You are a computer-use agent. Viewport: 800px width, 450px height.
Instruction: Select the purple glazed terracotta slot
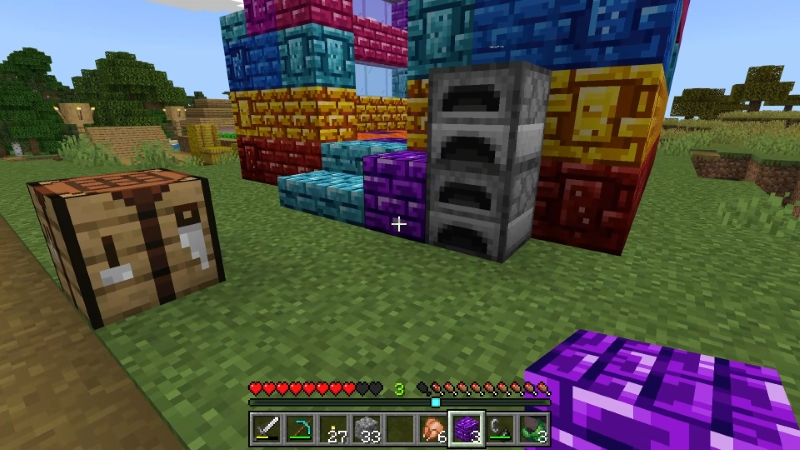point(466,428)
